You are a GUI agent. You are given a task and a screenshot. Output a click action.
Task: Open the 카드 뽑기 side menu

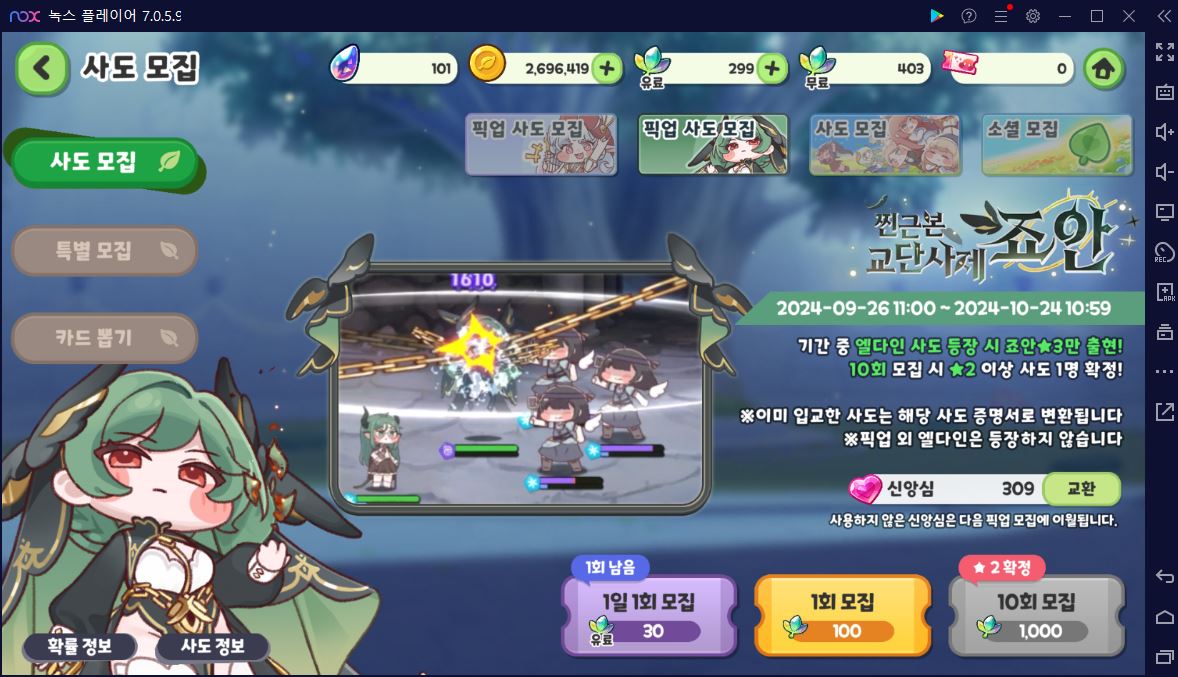point(105,338)
